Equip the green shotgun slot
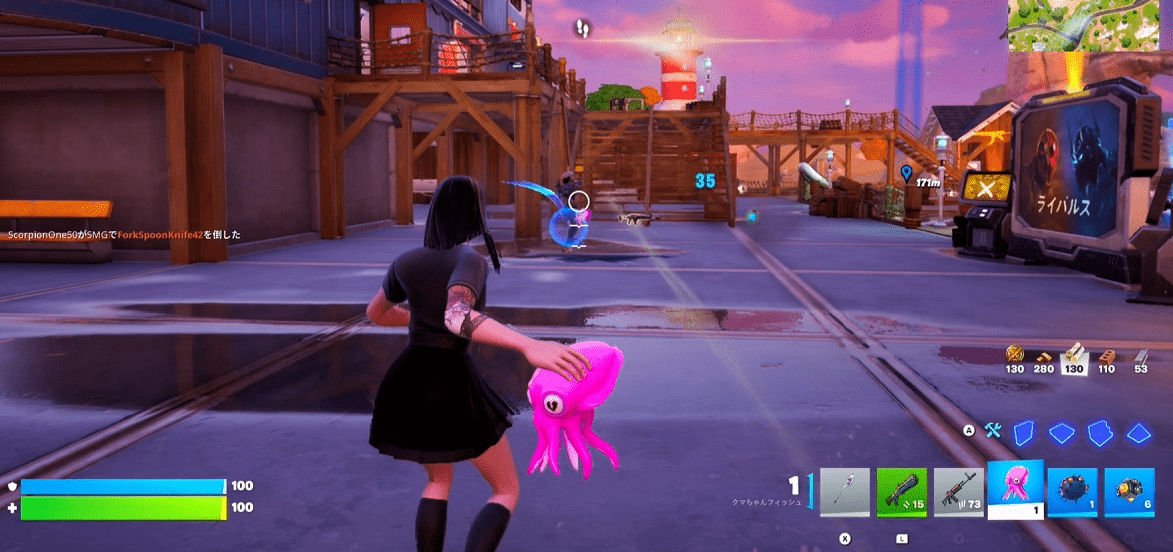The width and height of the screenshot is (1173, 552). tap(901, 493)
